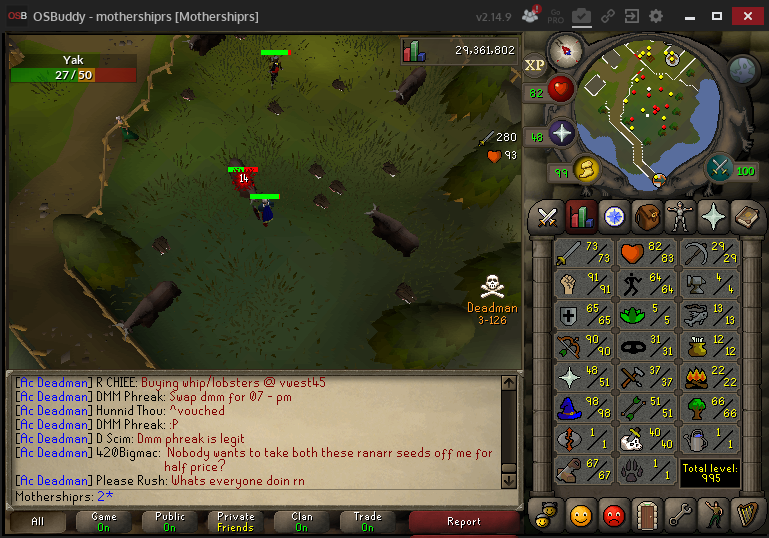
Task: Select the Woodcutting skill at level 66
Action: coord(709,408)
